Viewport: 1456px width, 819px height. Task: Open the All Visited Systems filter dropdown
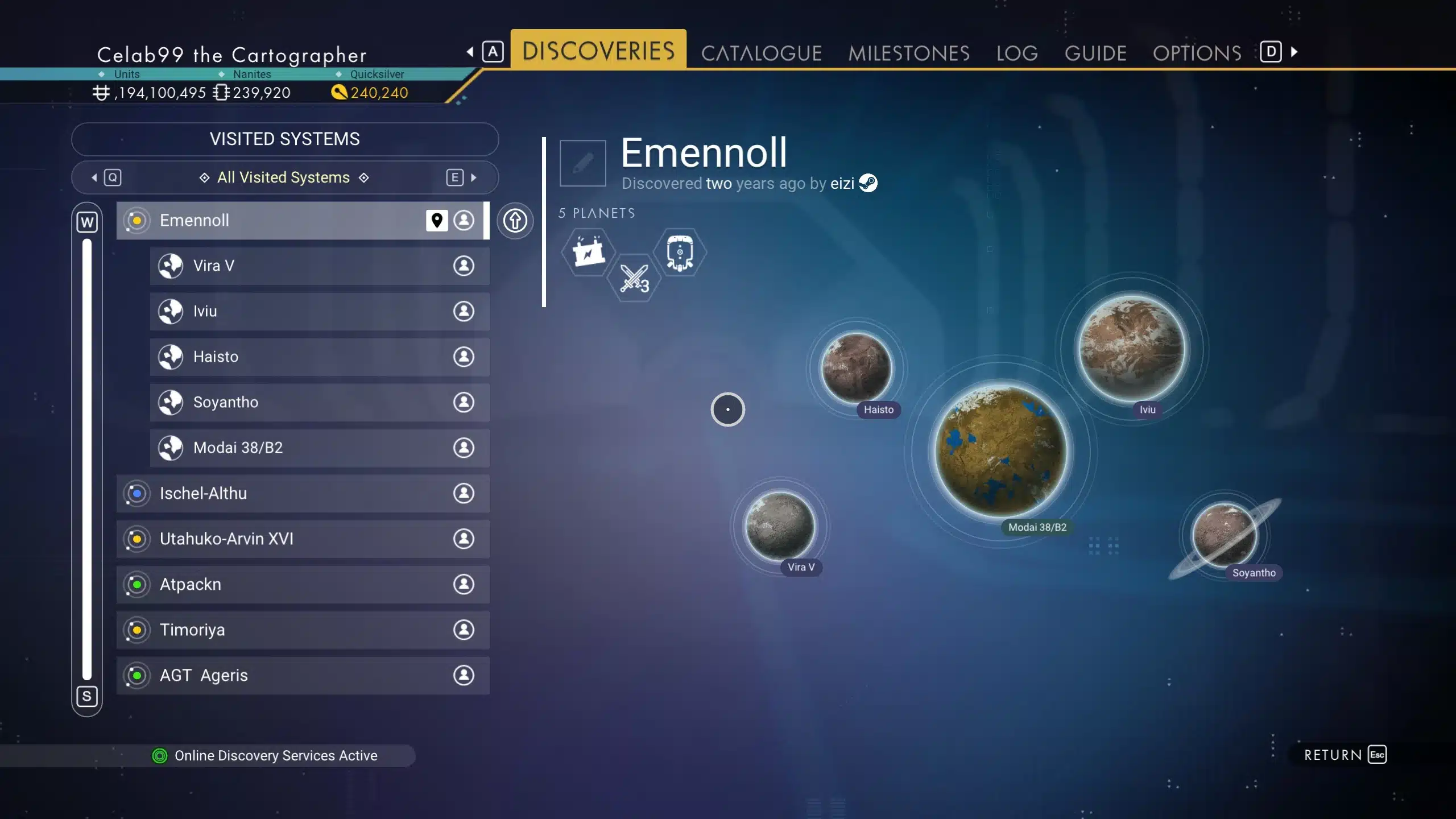tap(283, 177)
